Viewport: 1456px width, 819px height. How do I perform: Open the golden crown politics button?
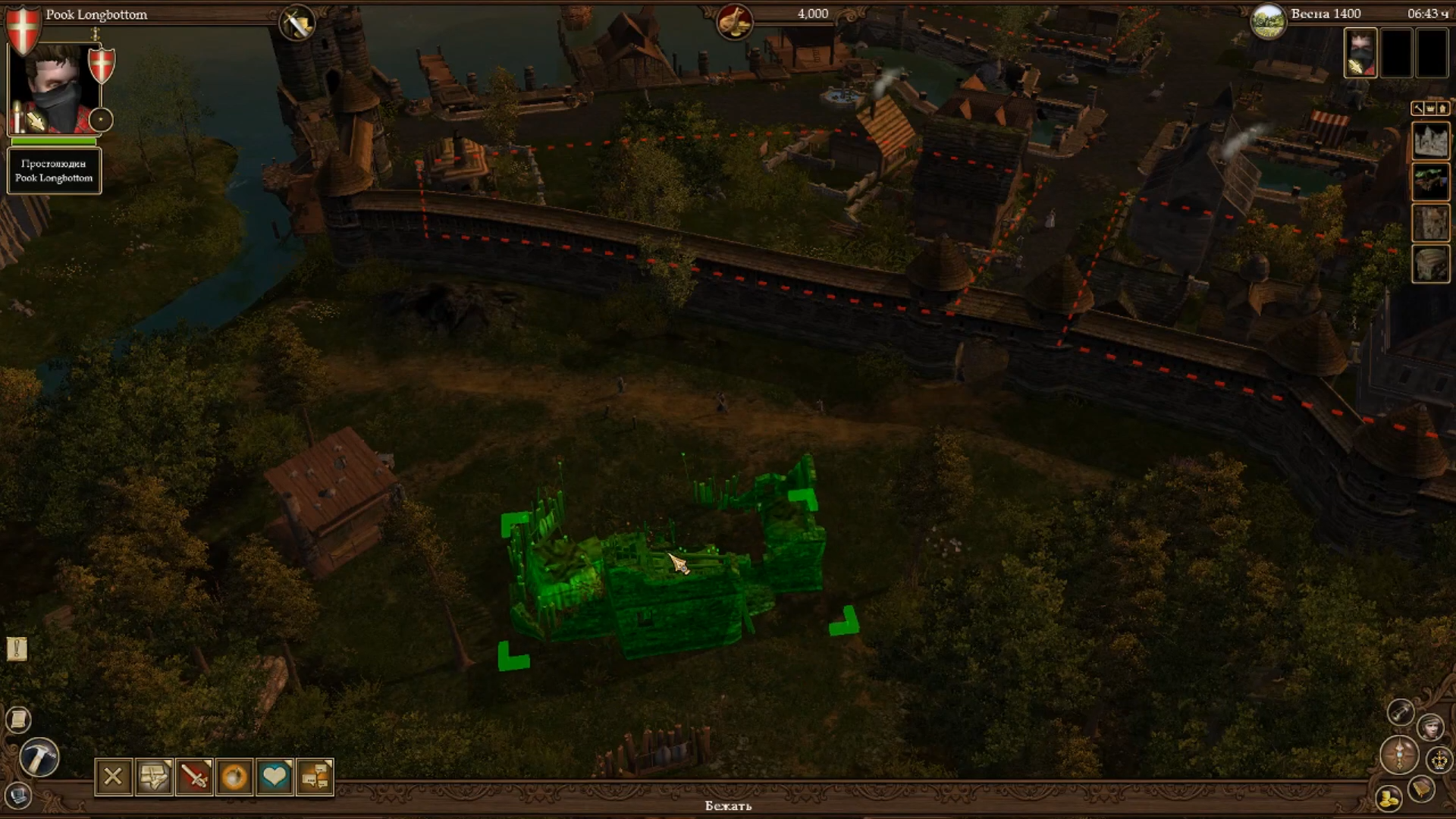coord(1439,759)
